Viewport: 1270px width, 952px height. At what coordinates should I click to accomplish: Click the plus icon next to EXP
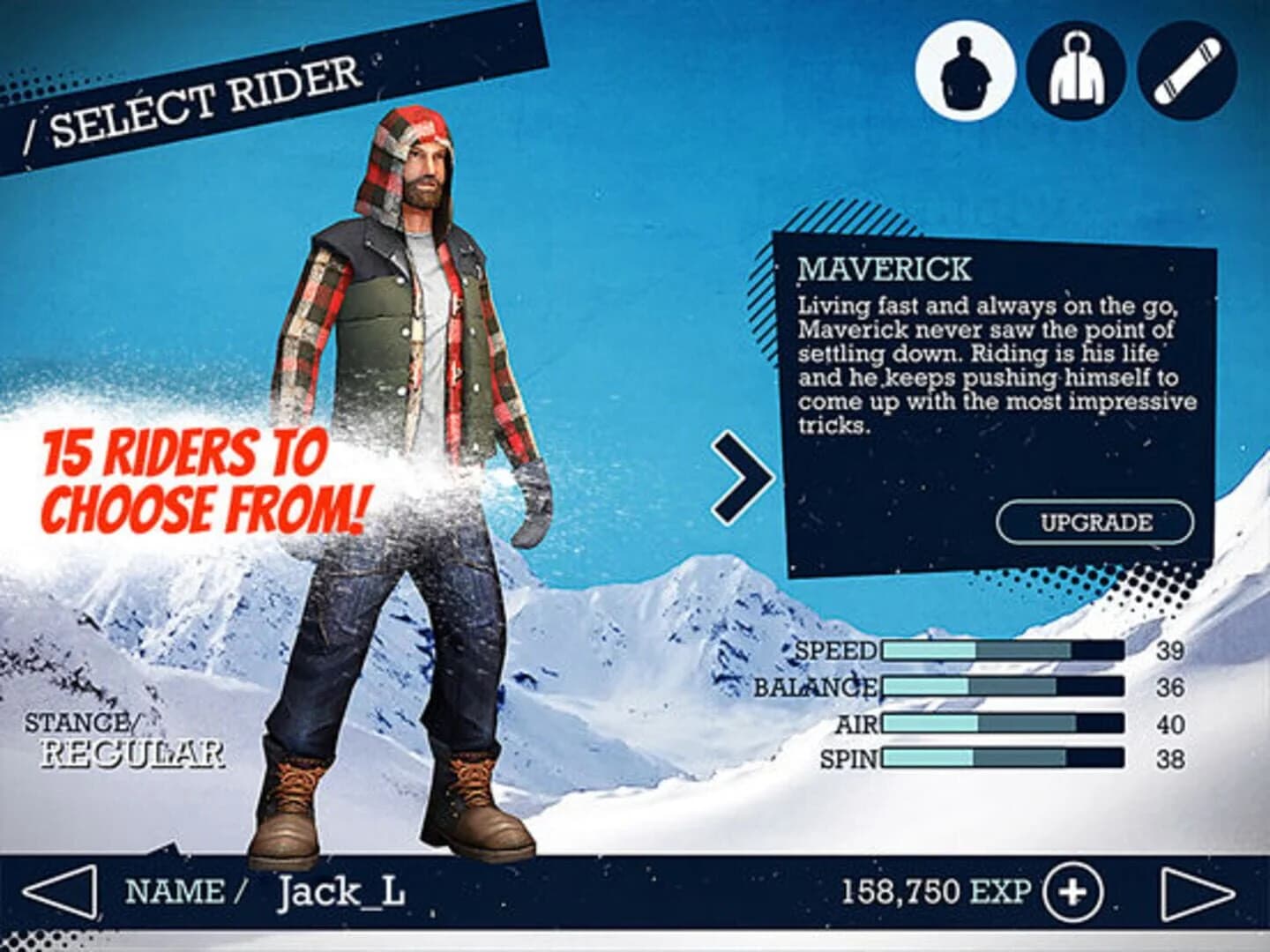coord(1072,891)
